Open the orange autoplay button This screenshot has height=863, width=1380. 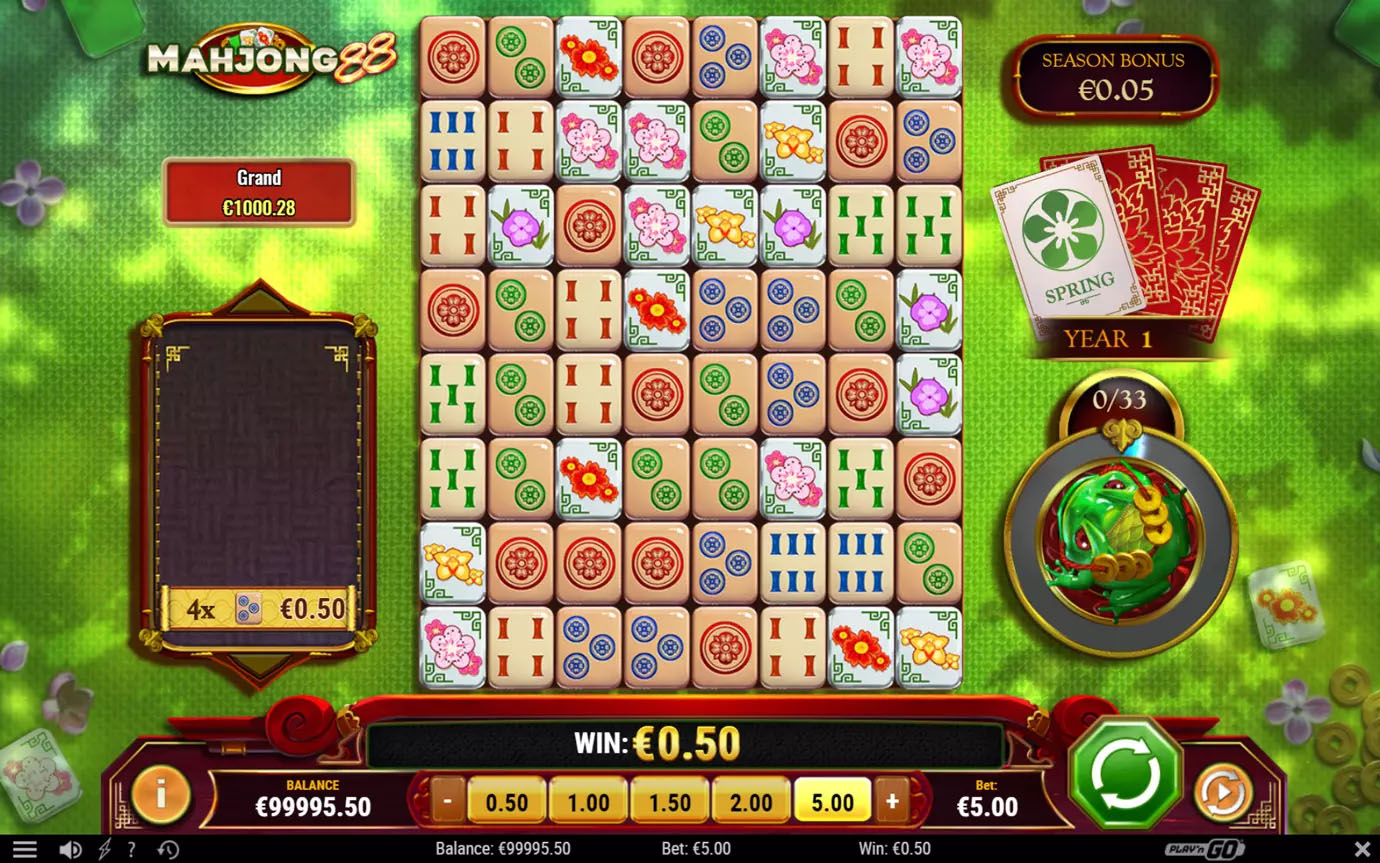pos(1222,794)
